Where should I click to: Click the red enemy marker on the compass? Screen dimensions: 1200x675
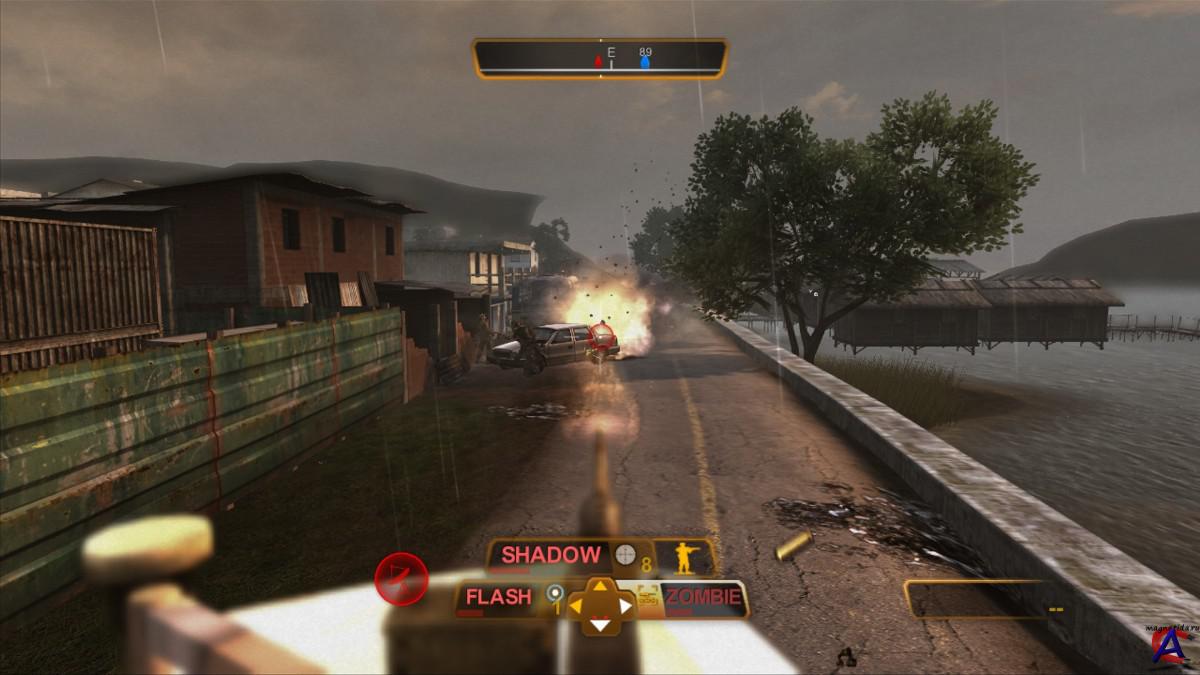pos(598,62)
